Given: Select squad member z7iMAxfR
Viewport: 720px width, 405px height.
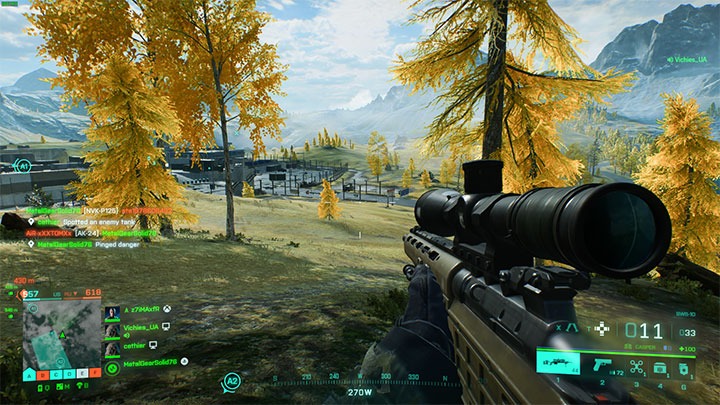Looking at the screenshot, I should pos(143,311).
